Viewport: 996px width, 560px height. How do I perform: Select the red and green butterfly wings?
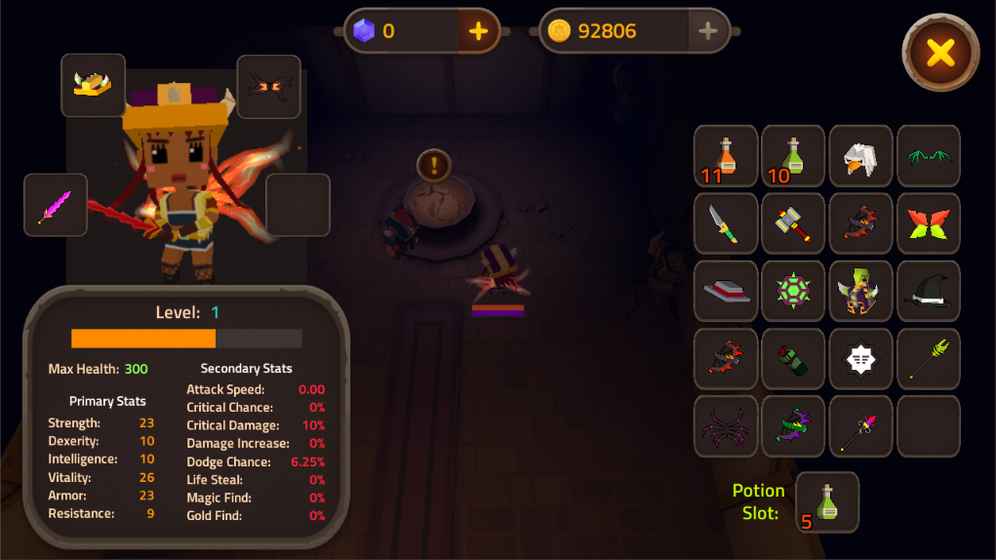pos(928,224)
